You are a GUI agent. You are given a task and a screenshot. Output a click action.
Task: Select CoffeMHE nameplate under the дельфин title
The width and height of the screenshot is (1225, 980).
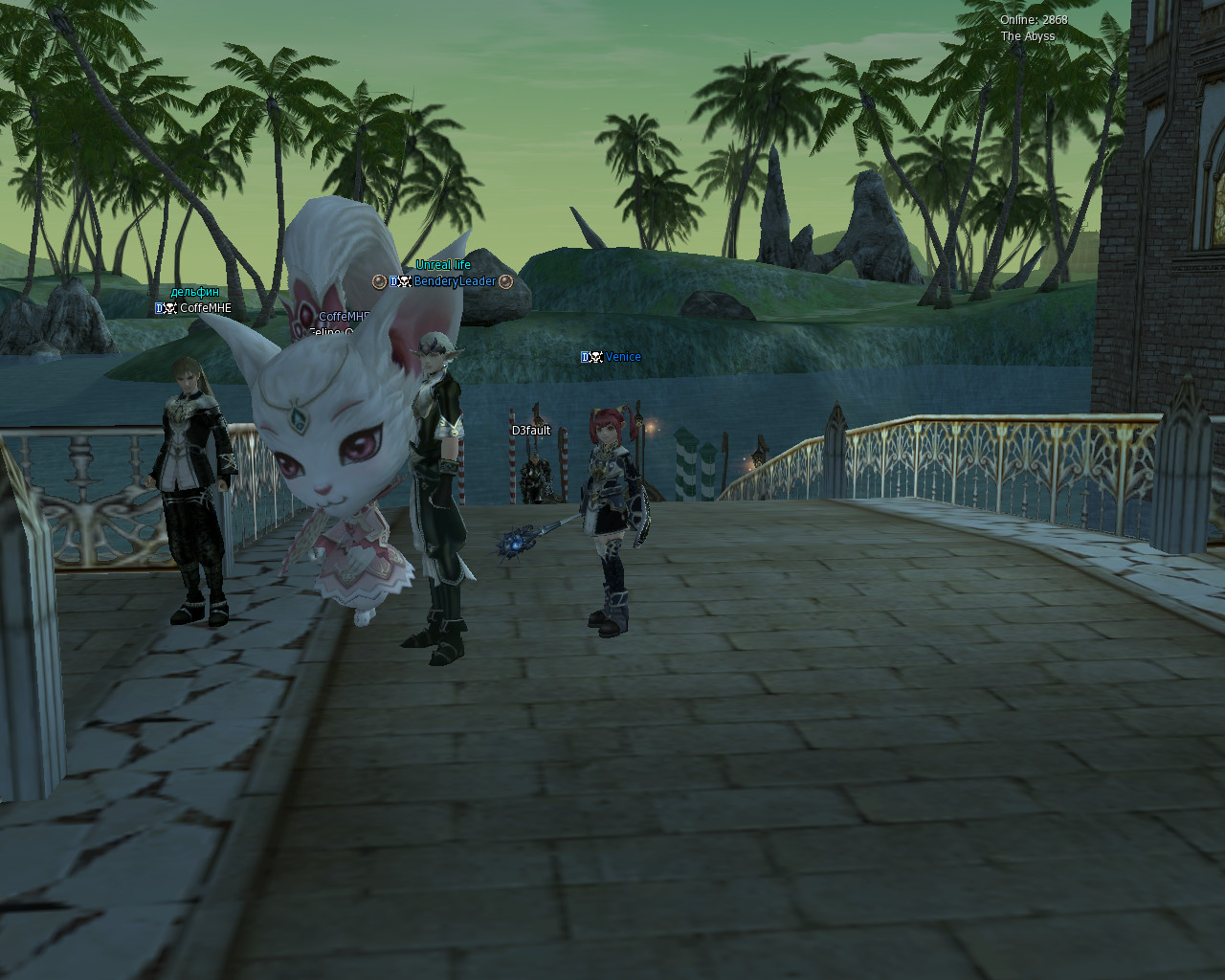(205, 308)
